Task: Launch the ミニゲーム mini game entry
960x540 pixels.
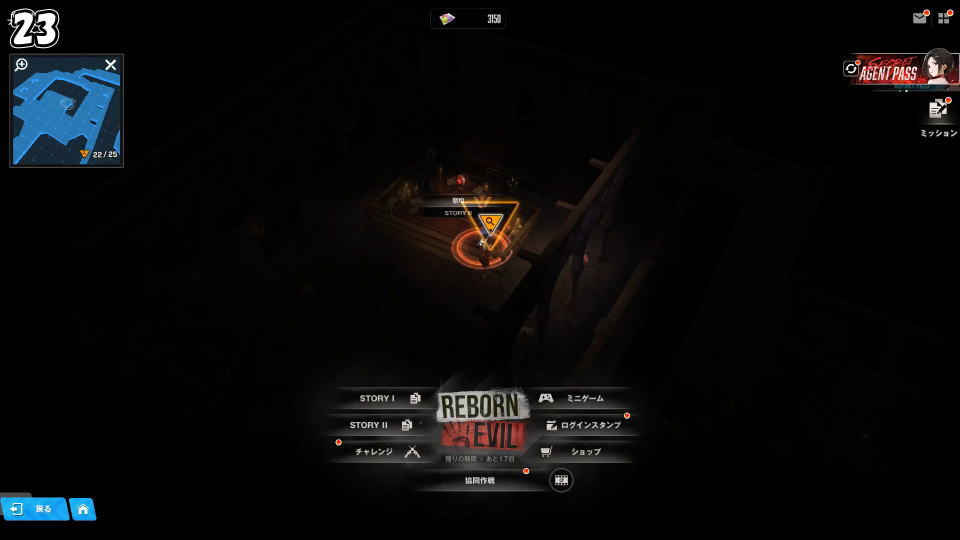Action: pyautogui.click(x=578, y=398)
